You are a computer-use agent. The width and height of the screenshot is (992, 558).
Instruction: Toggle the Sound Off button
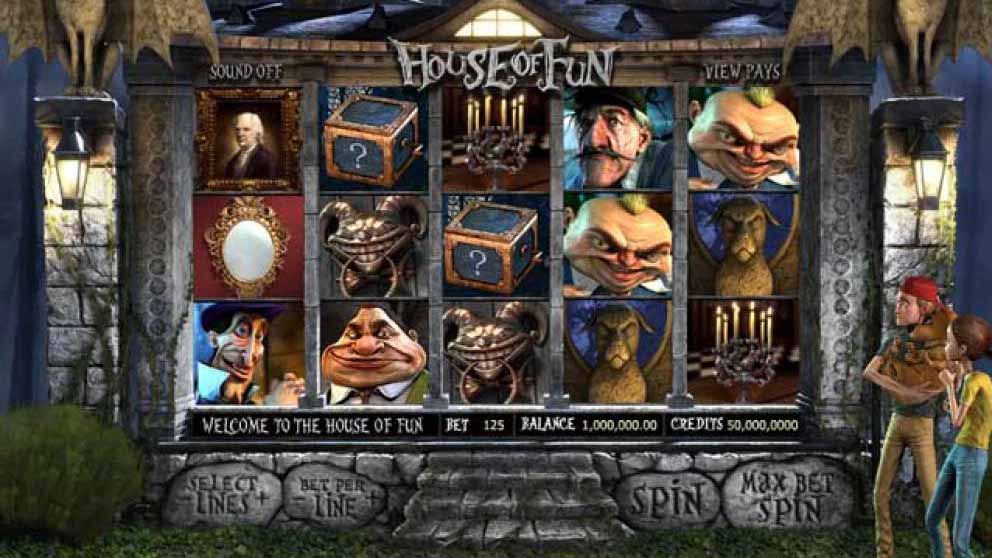(x=245, y=72)
